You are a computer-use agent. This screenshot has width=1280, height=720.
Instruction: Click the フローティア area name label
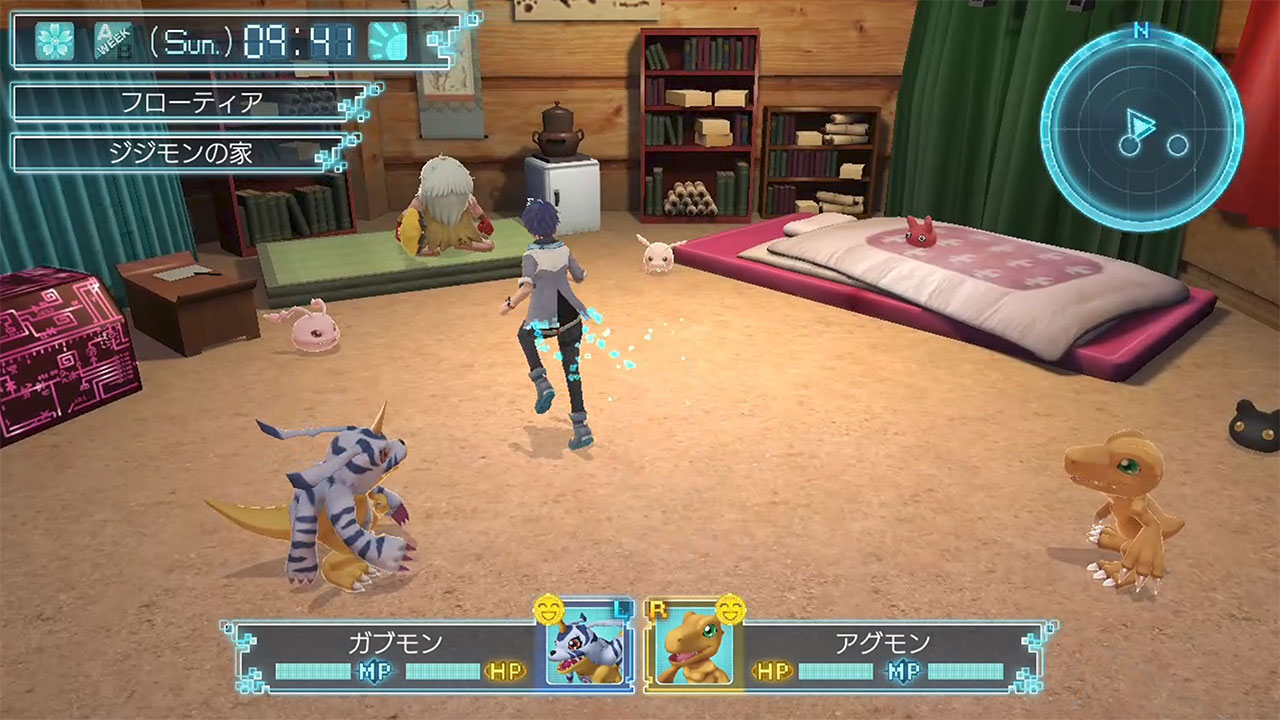pos(190,102)
